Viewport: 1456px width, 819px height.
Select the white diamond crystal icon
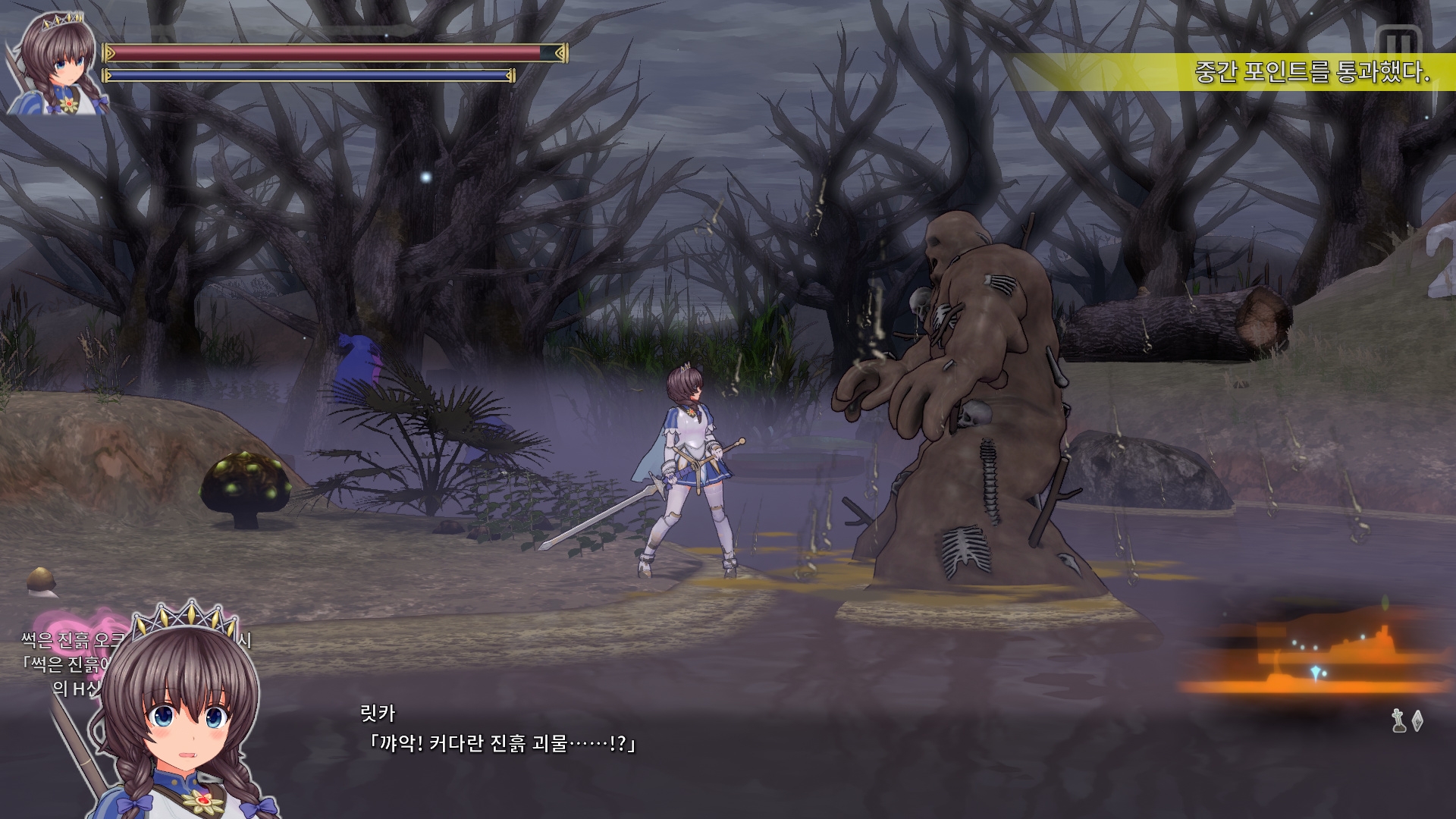click(1417, 721)
